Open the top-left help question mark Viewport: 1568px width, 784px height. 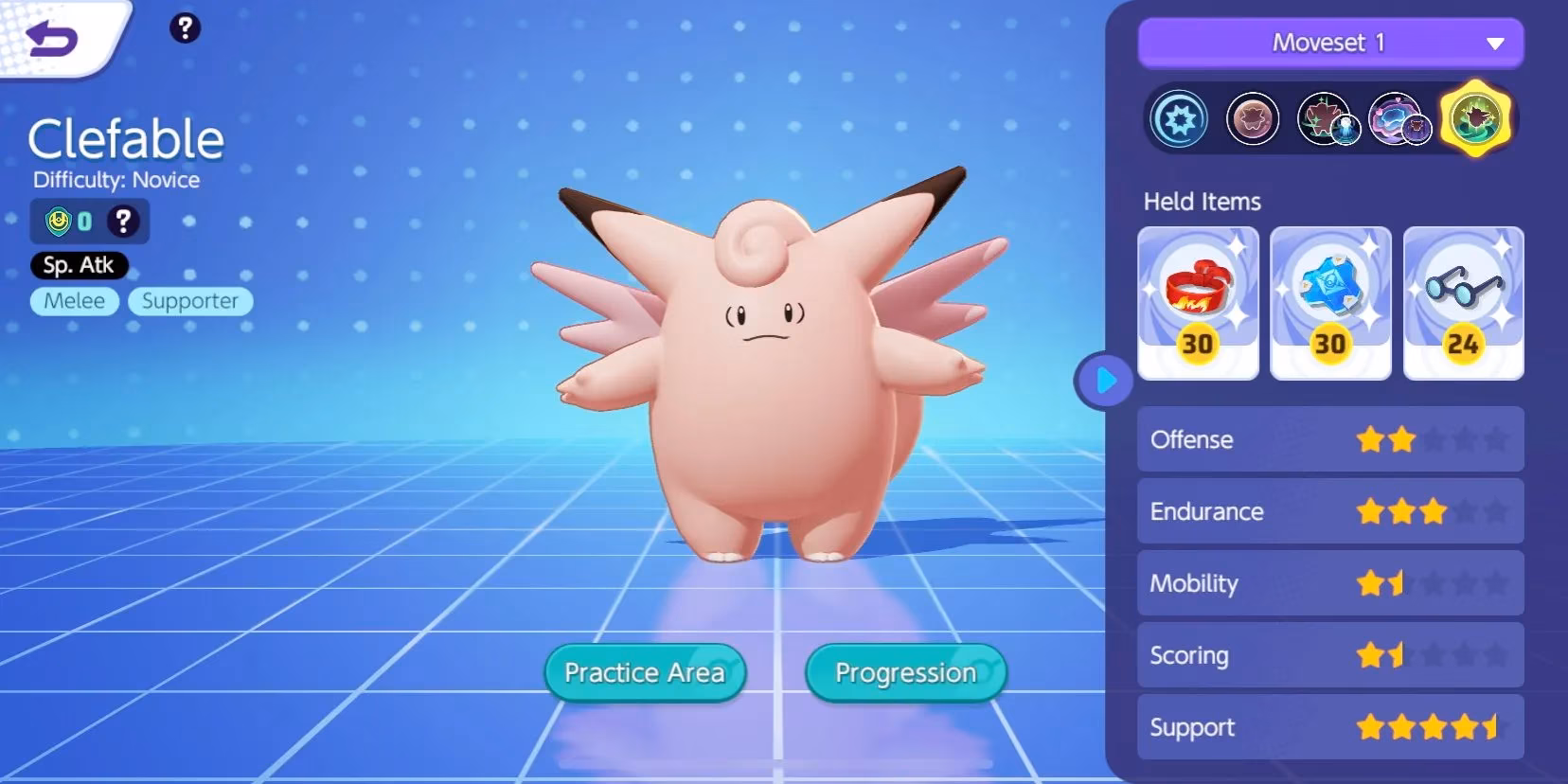click(186, 27)
